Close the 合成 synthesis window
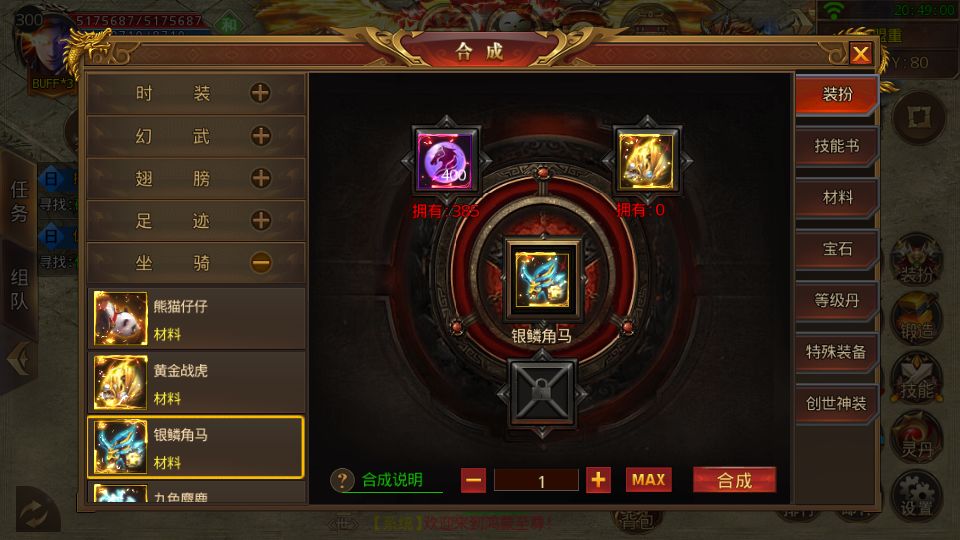This screenshot has width=960, height=540. point(860,54)
